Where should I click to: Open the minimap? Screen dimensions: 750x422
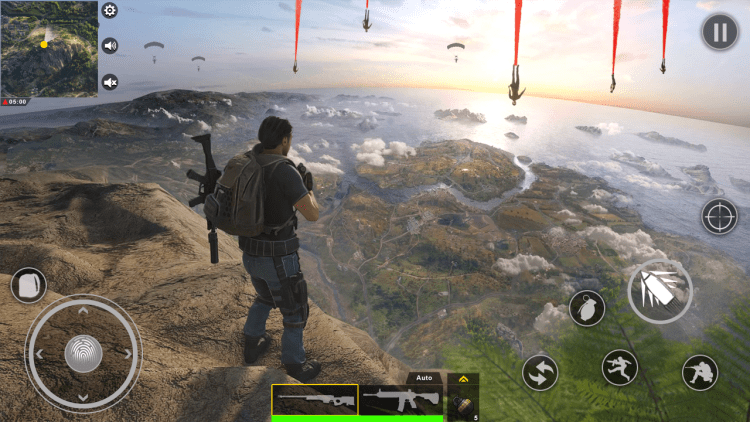click(x=49, y=48)
